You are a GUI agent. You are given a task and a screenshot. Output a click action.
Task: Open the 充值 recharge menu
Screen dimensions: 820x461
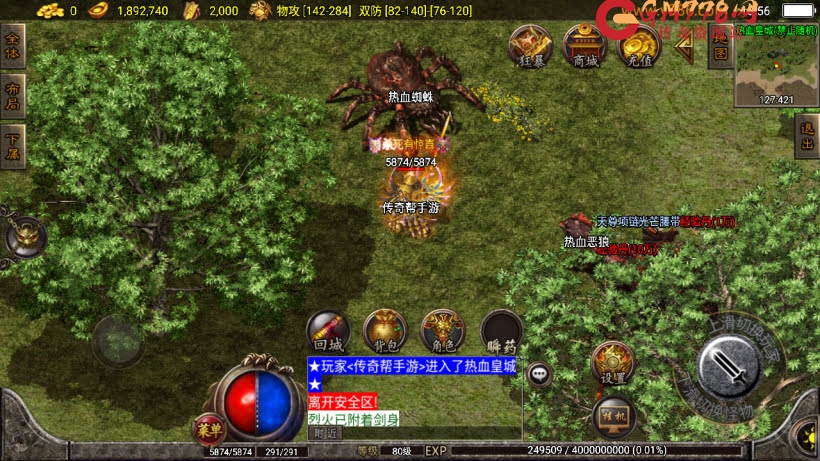pos(639,45)
